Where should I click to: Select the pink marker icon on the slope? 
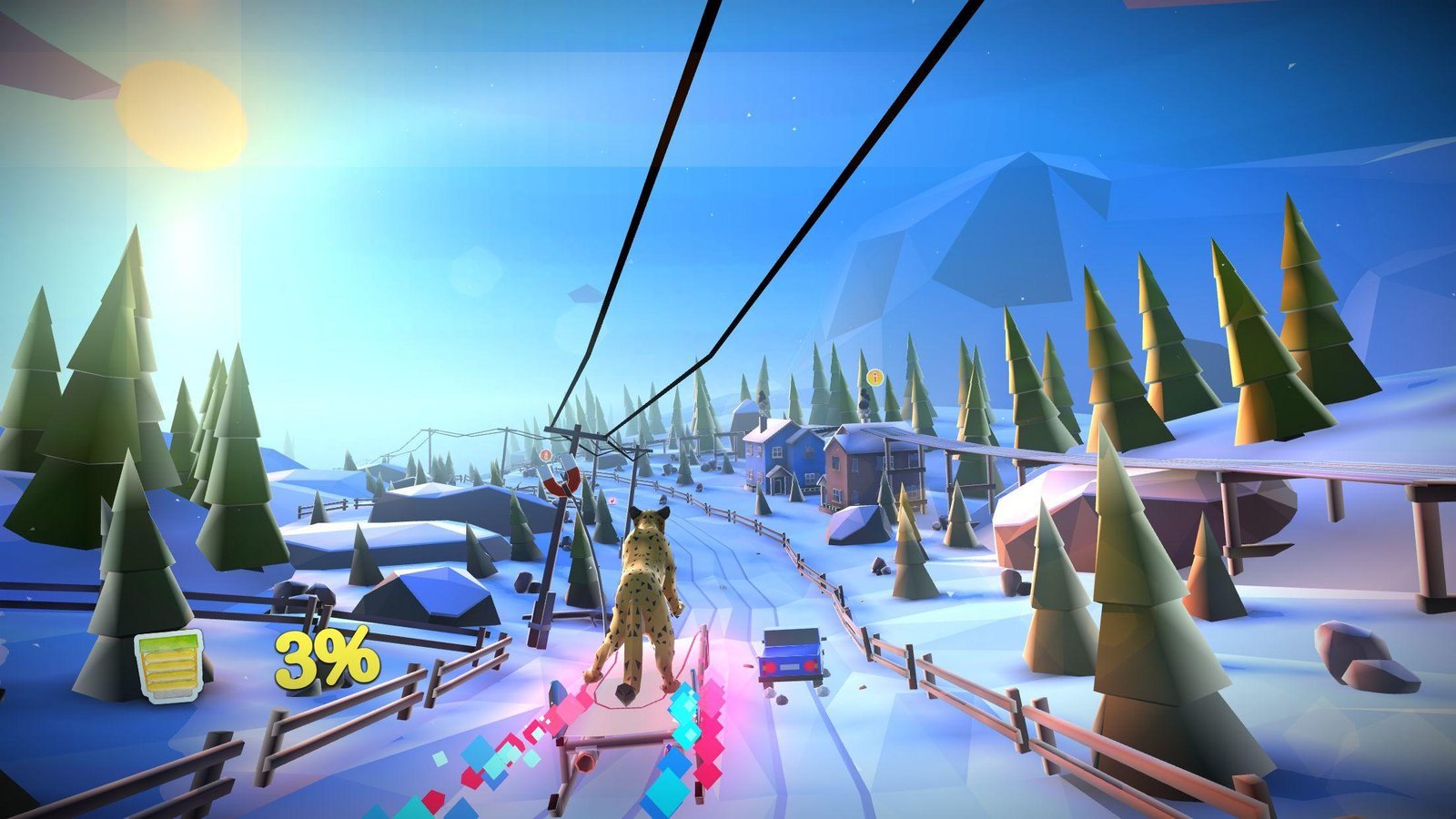pyautogui.click(x=612, y=501)
